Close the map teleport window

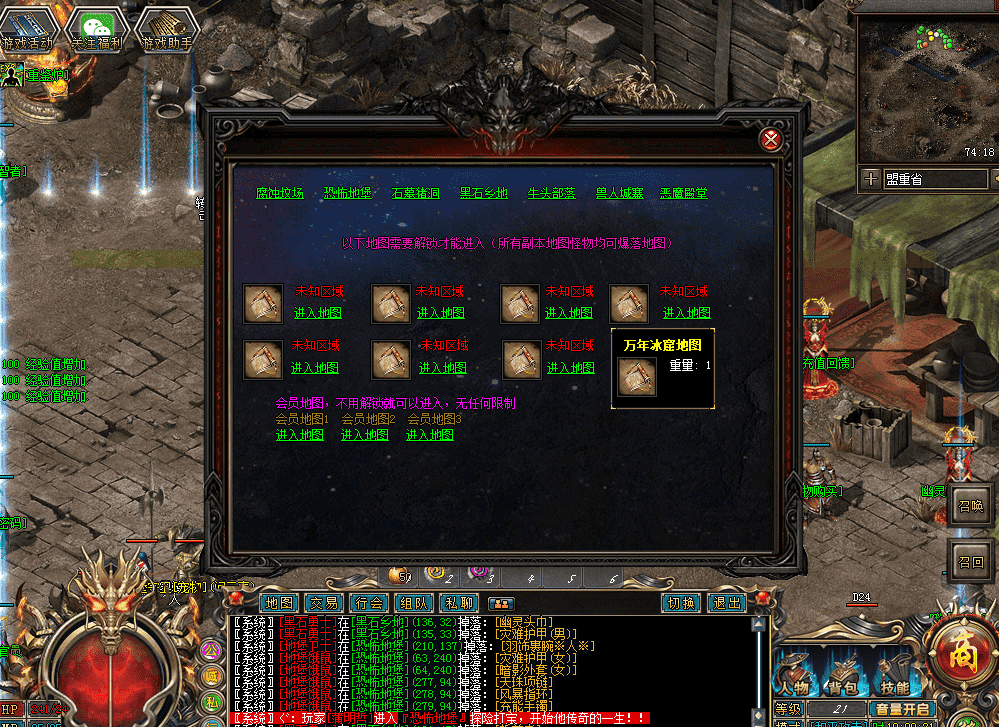[x=770, y=139]
